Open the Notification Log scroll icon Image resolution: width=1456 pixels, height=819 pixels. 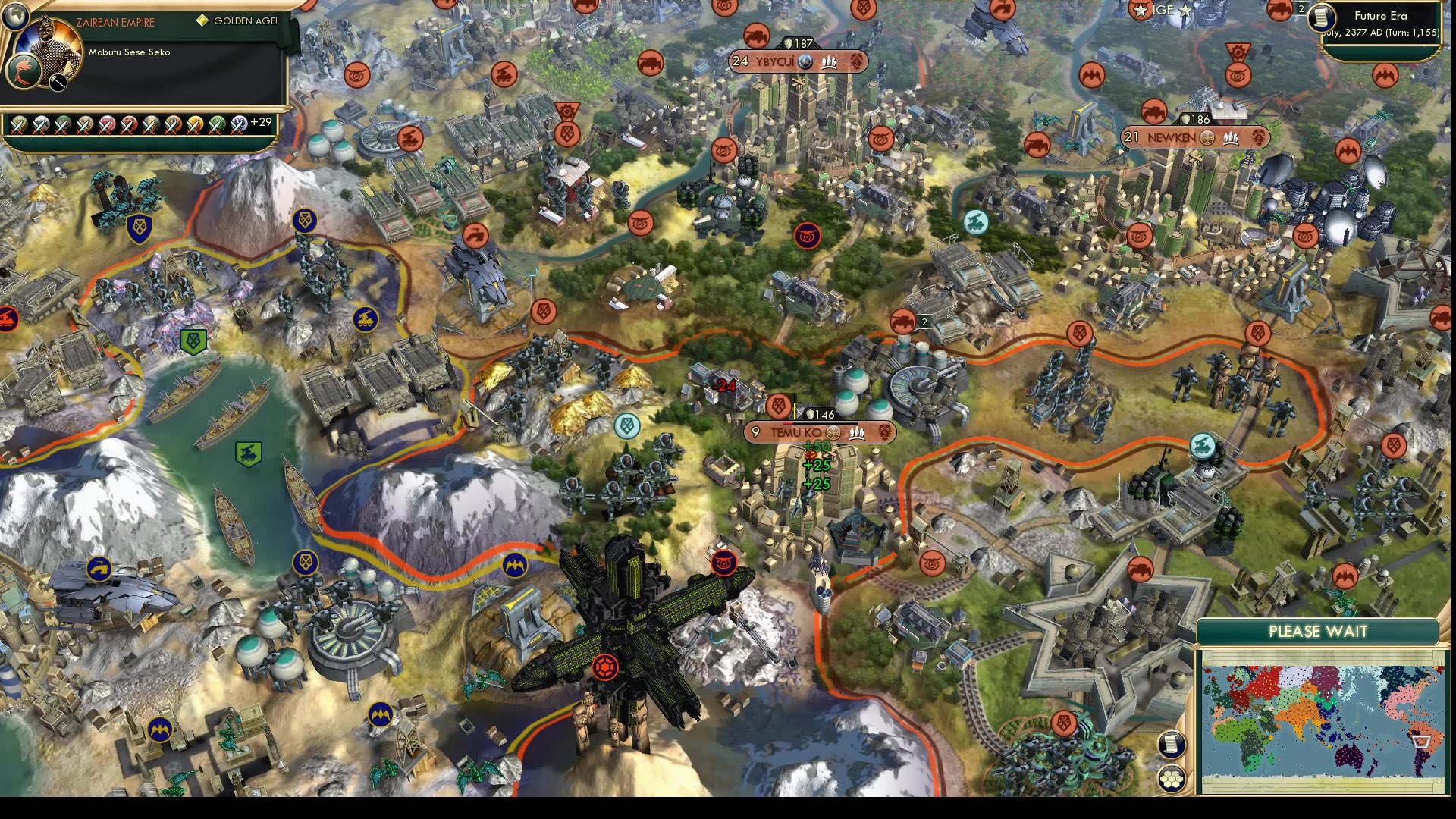point(1171,745)
